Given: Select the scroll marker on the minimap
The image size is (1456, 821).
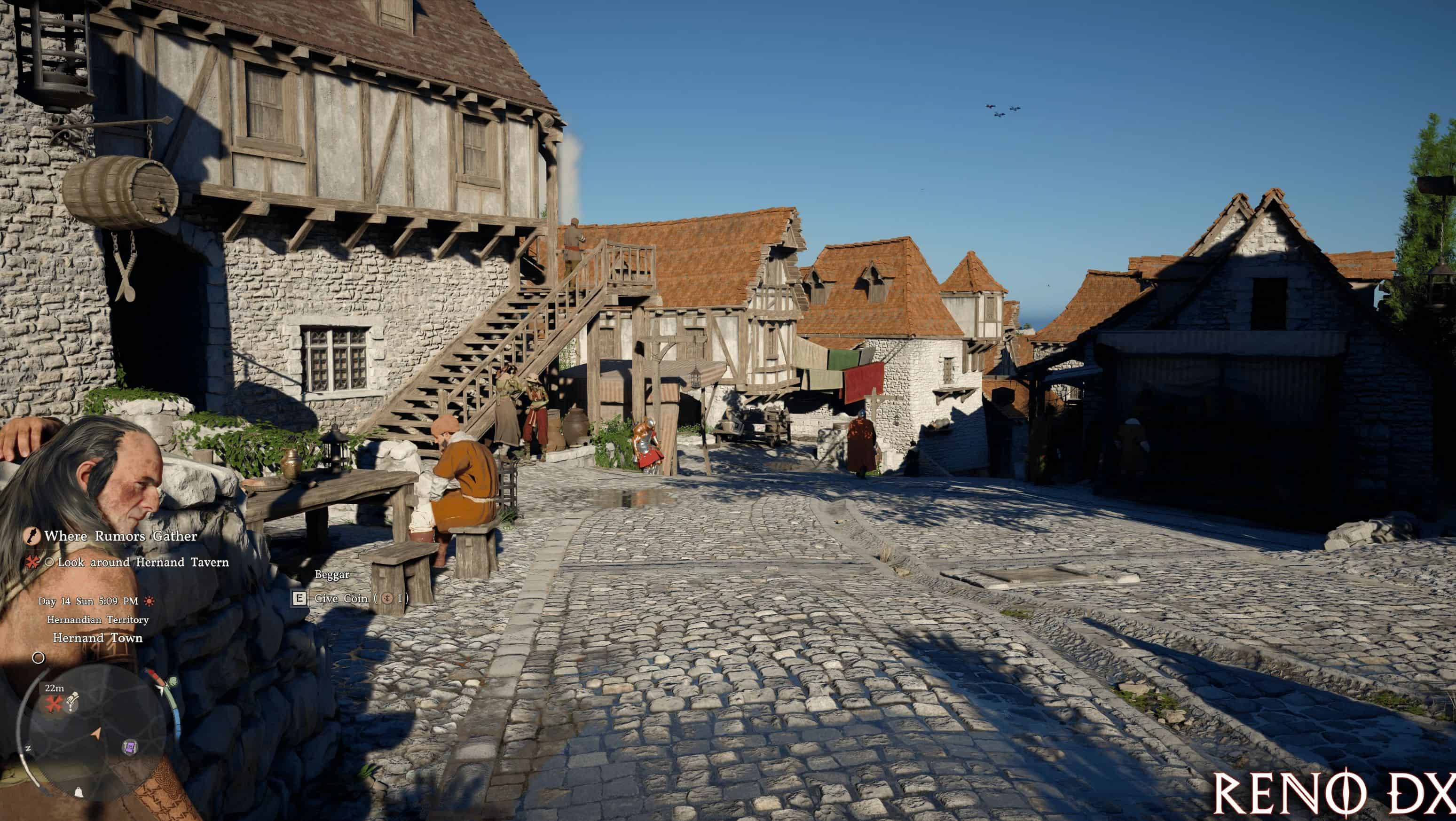Looking at the screenshot, I should coord(72,703).
